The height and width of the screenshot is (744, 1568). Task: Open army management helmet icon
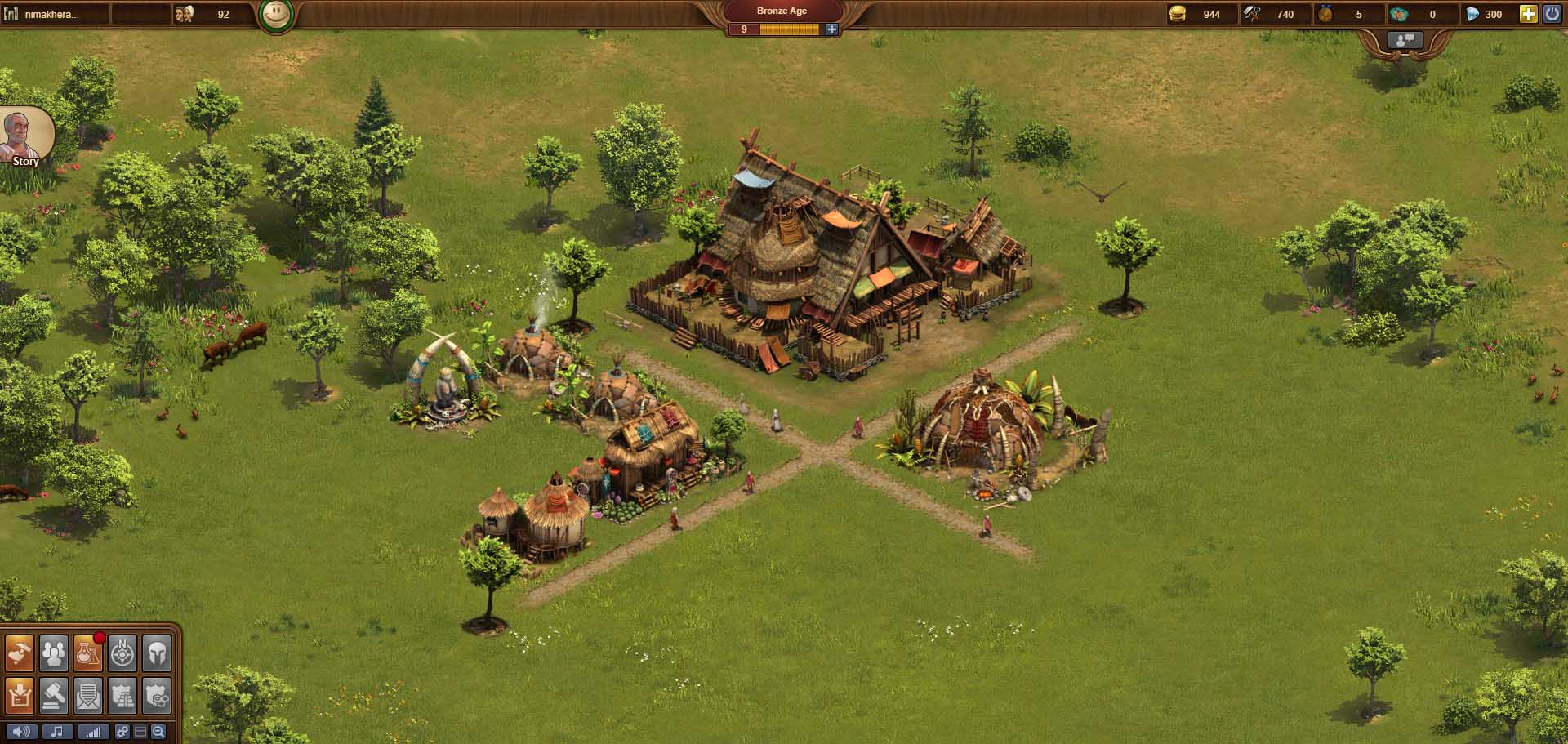pyautogui.click(x=157, y=653)
